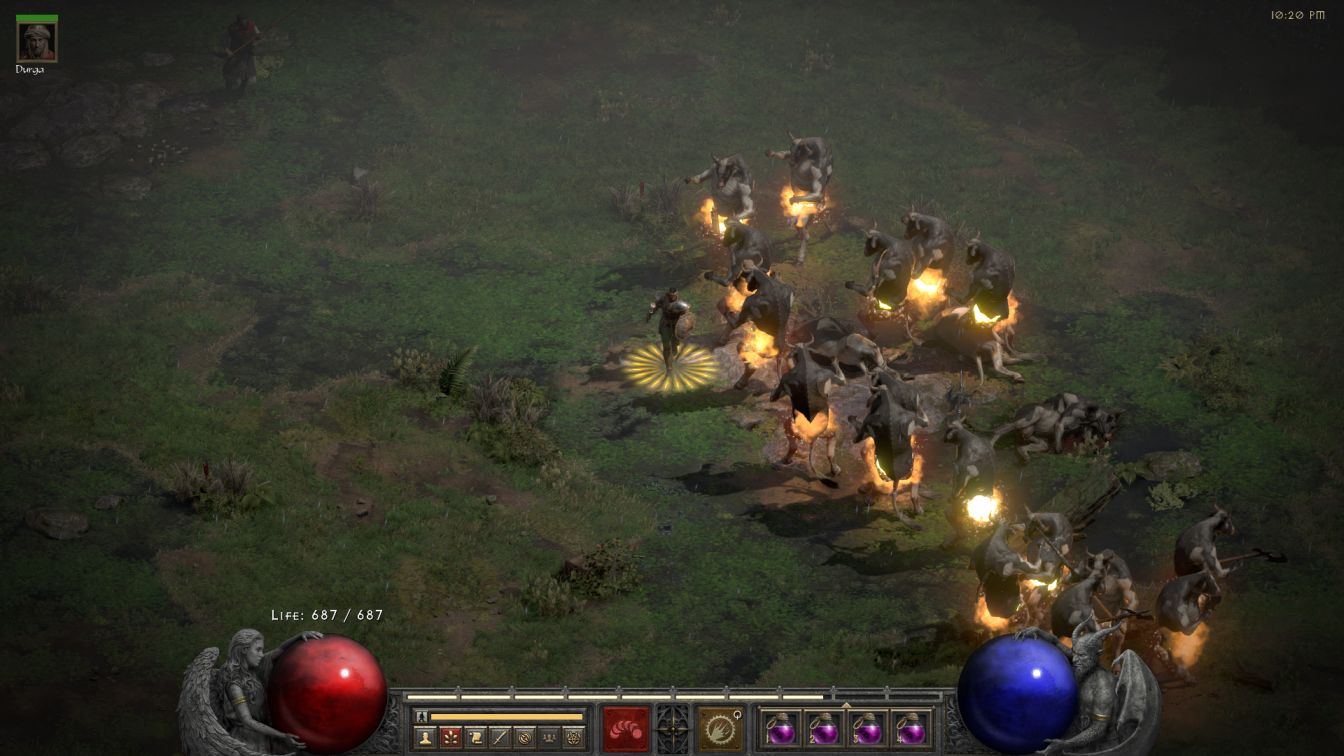
Task: Open the party icon with three figures
Action: pyautogui.click(x=548, y=738)
